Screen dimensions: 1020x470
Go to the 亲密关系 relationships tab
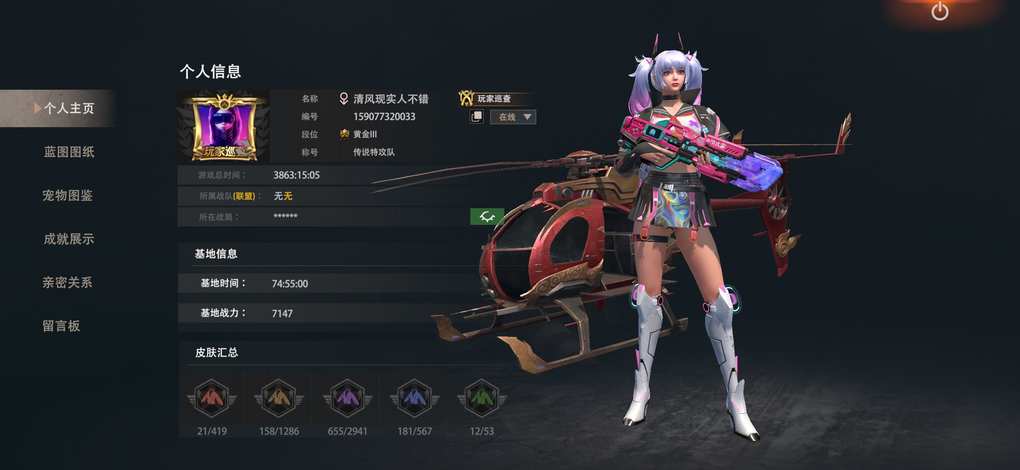(68, 282)
